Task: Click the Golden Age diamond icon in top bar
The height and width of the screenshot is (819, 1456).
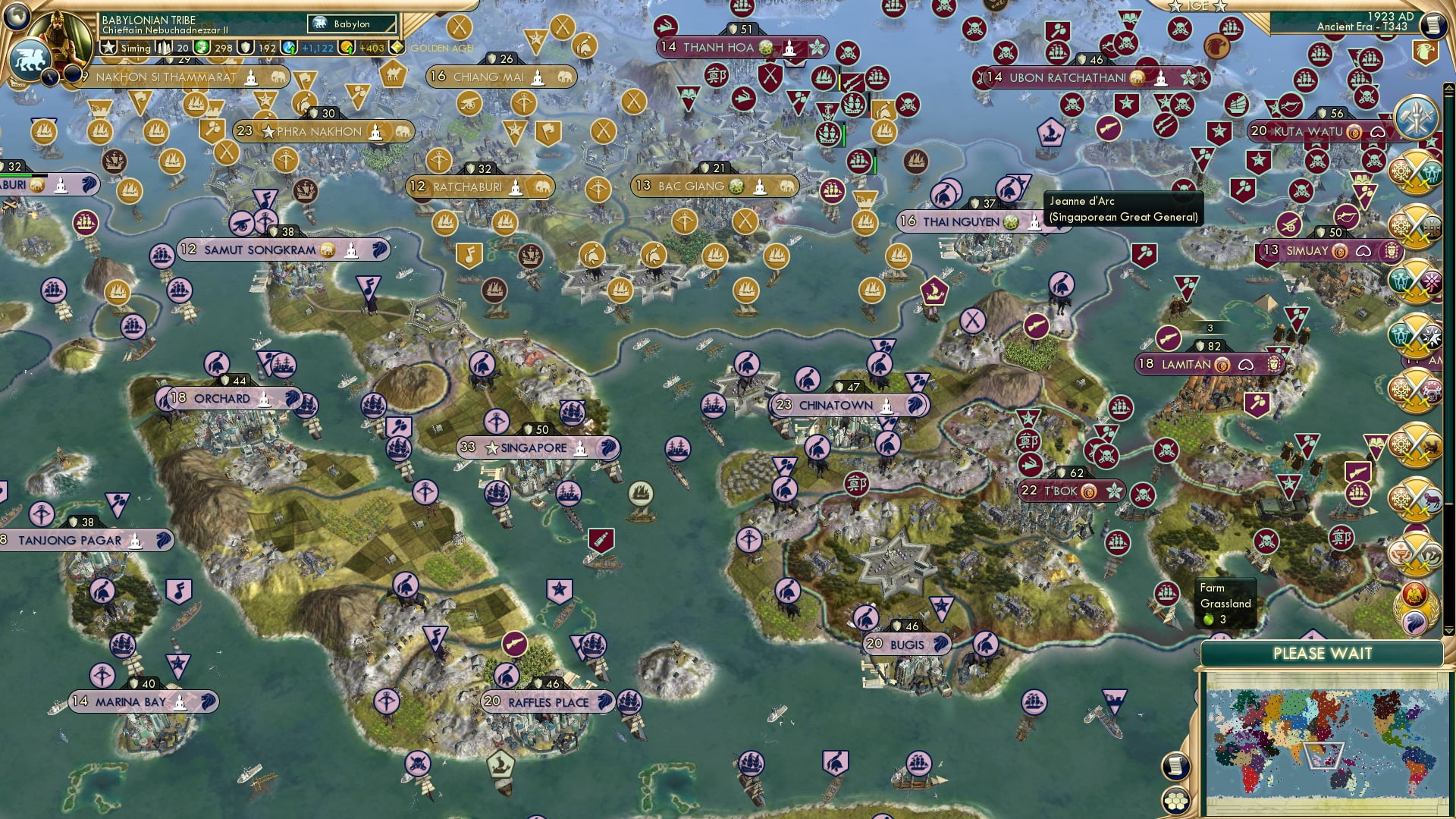Action: coord(396,48)
